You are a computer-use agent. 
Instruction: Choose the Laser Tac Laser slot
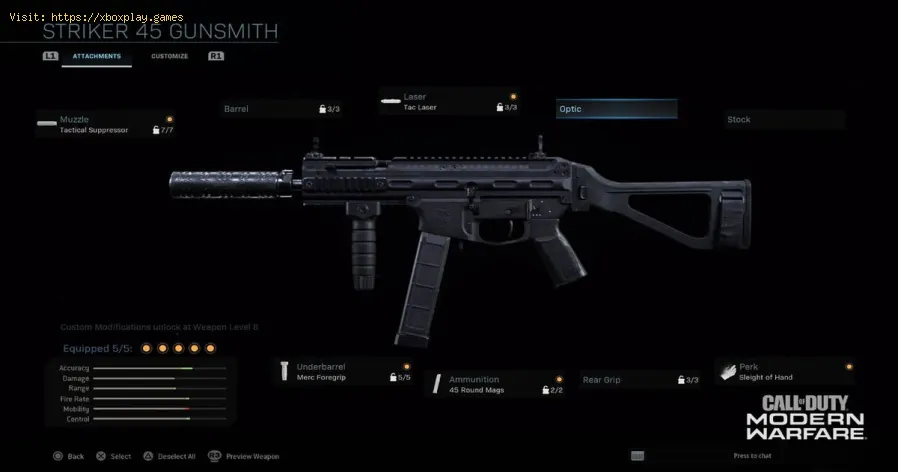[449, 102]
